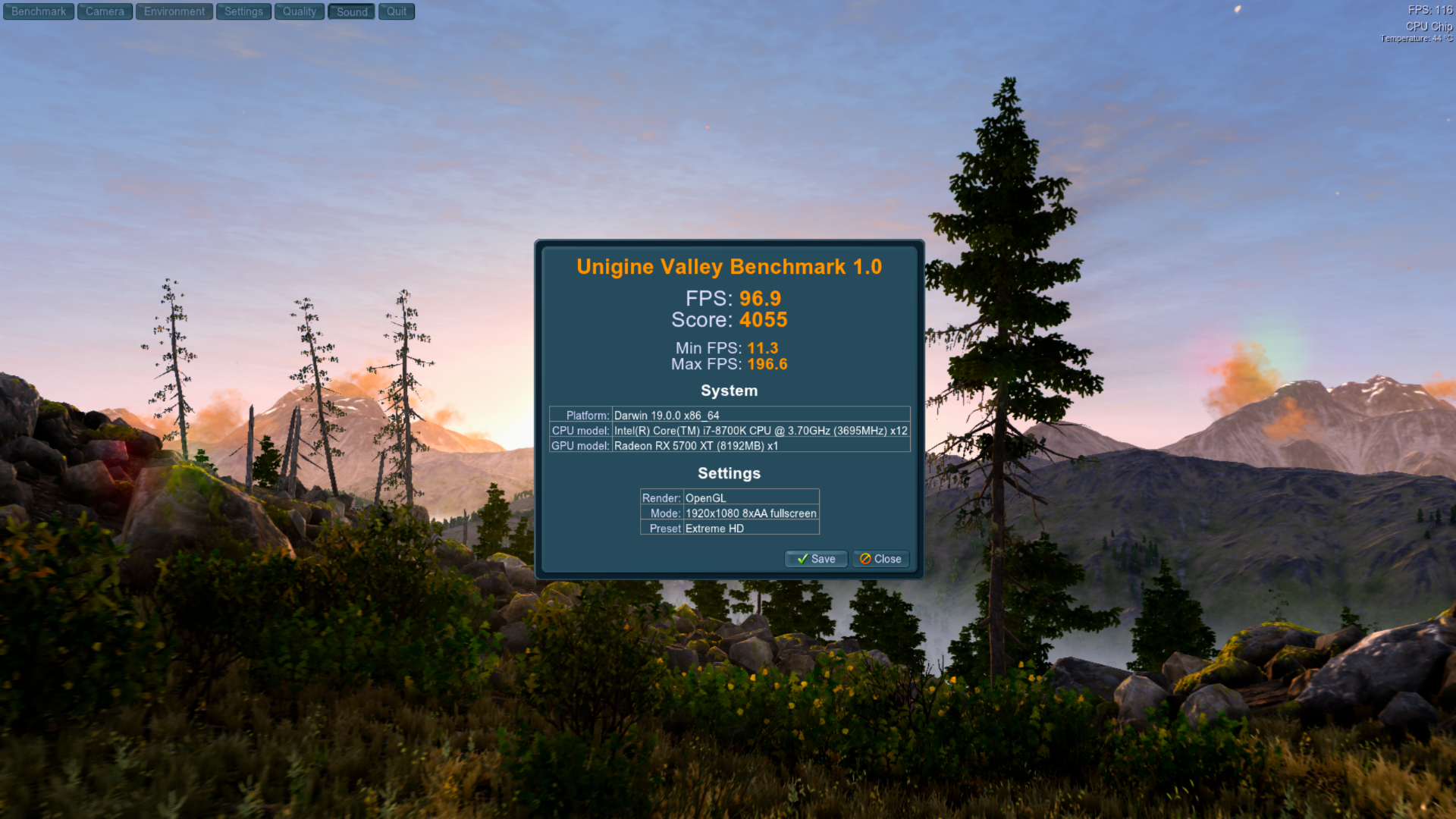Save the benchmark results
Viewport: 1456px width, 819px height.
point(816,559)
